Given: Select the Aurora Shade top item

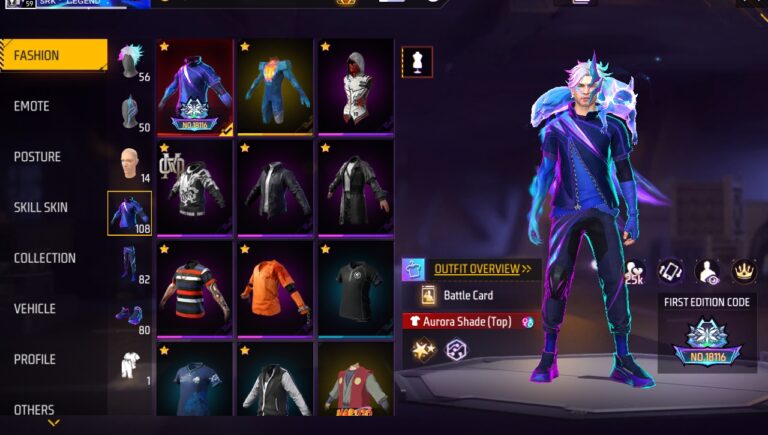Looking at the screenshot, I should [195, 87].
